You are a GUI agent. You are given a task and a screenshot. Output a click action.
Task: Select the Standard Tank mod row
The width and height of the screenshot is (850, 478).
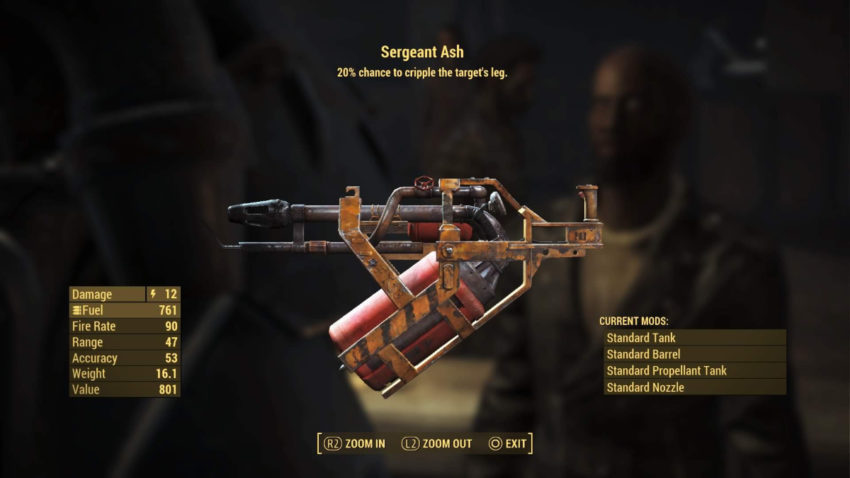coord(694,338)
